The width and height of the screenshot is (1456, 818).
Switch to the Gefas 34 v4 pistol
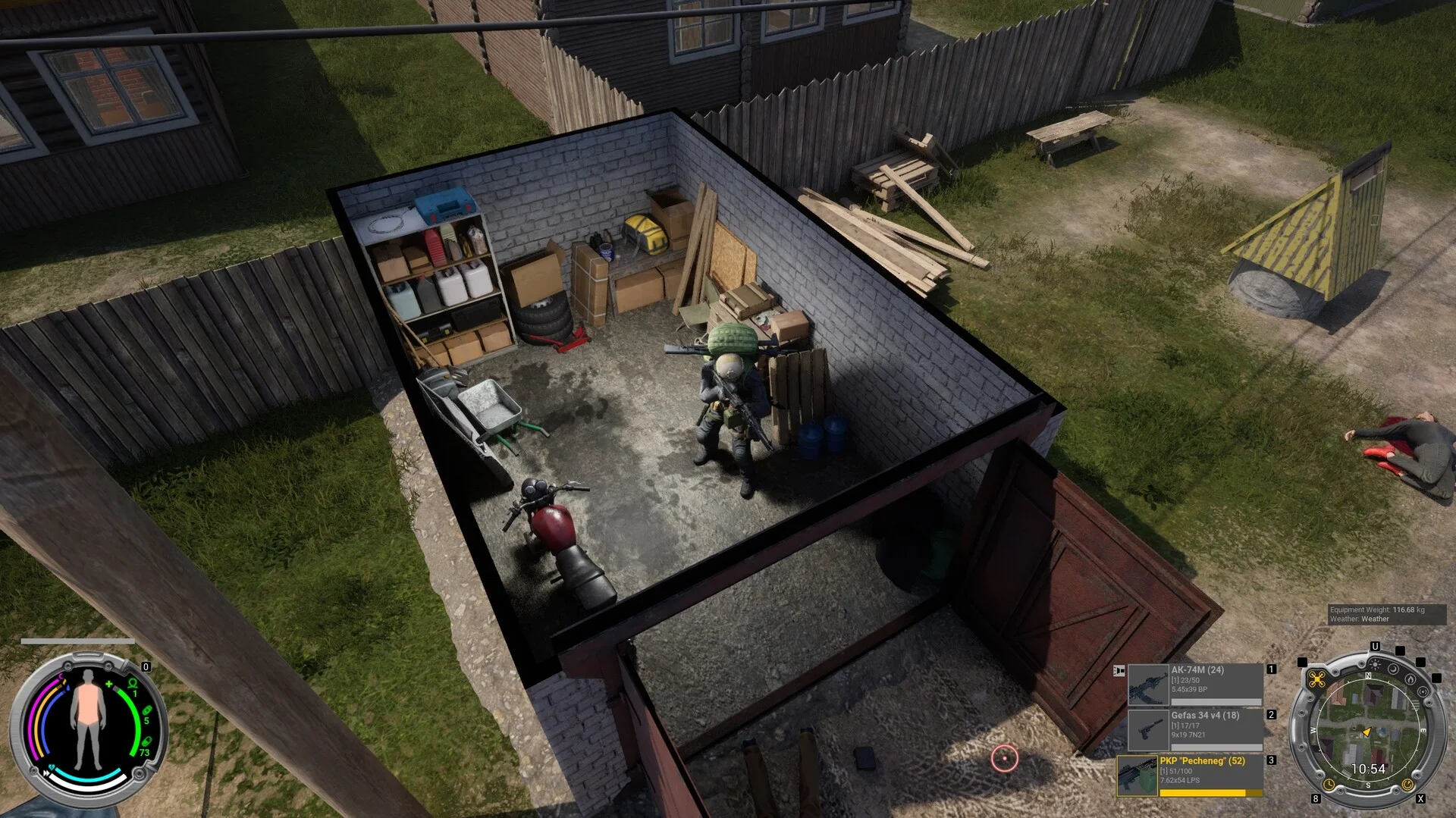[1194, 729]
